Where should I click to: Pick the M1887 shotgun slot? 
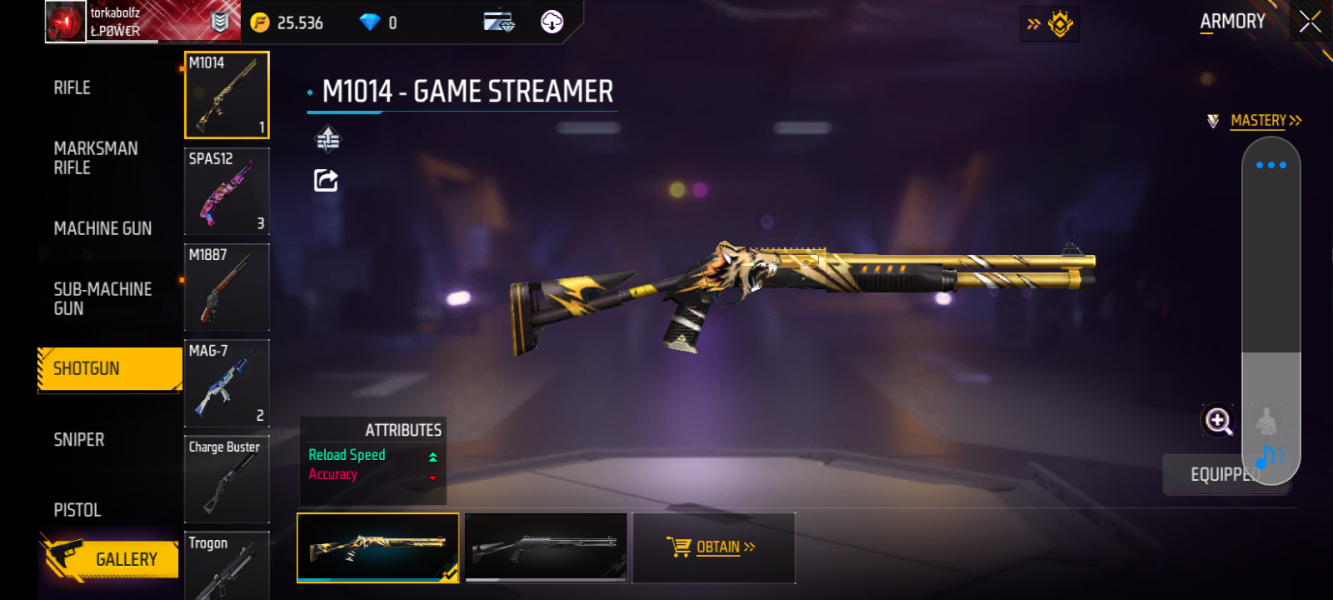227,287
